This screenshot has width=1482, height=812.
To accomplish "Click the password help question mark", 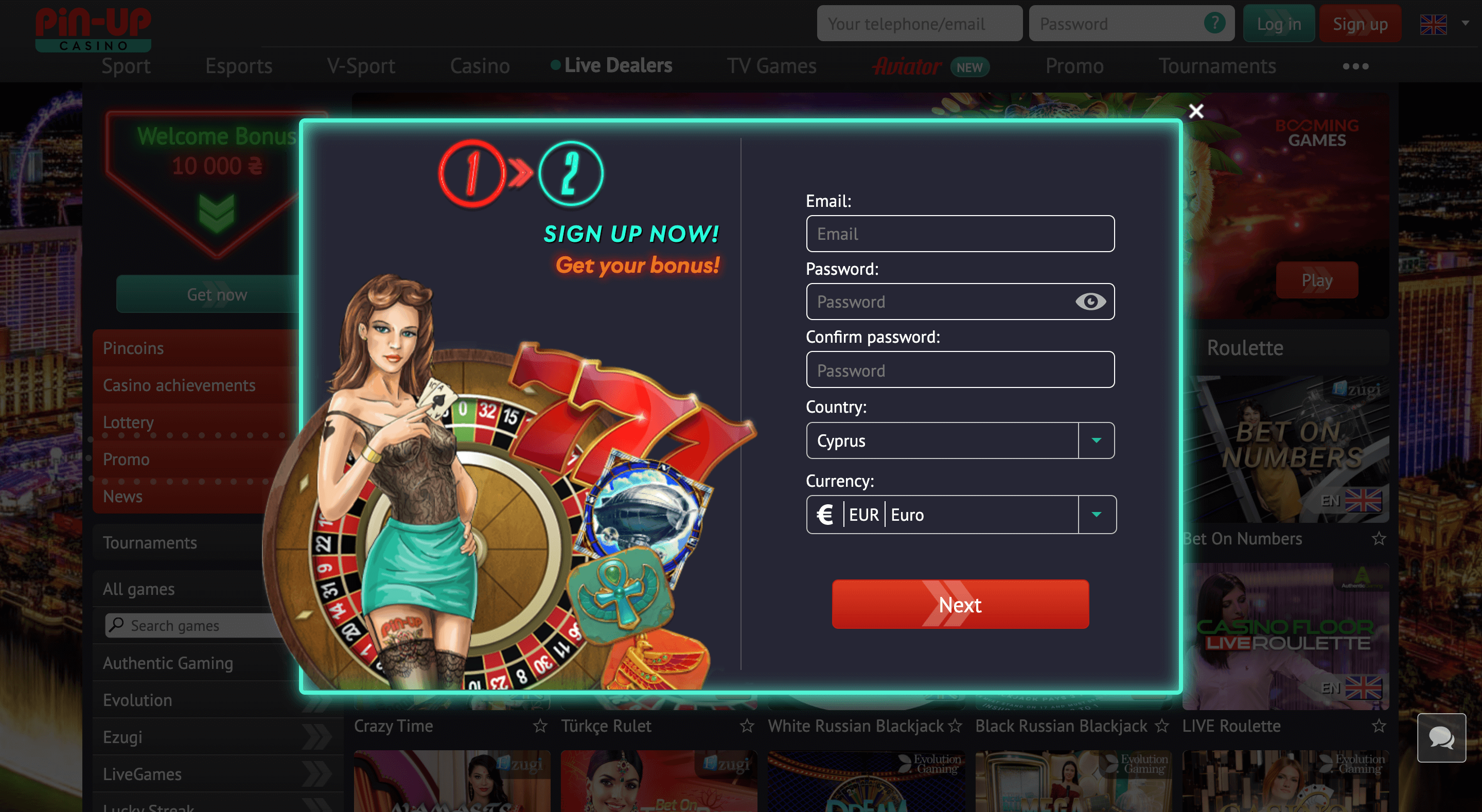I will pos(1214,23).
